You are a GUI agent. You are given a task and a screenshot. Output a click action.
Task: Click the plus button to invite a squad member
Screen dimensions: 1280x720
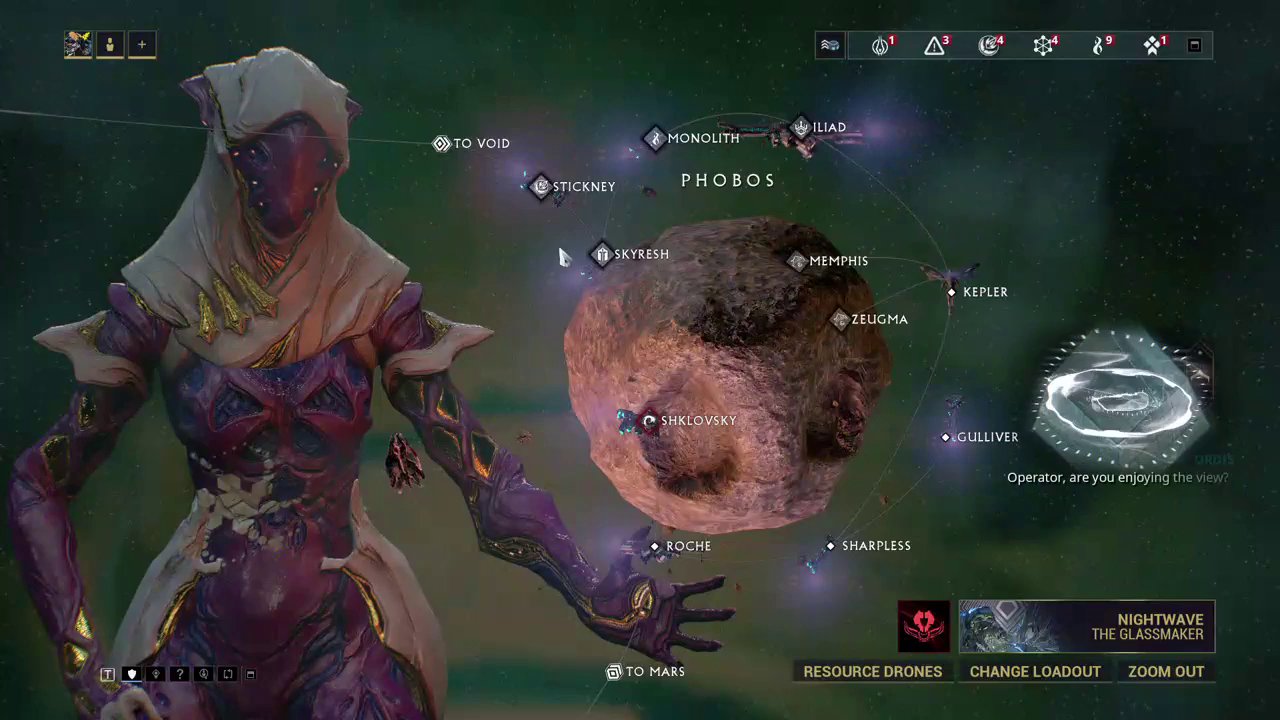point(142,45)
